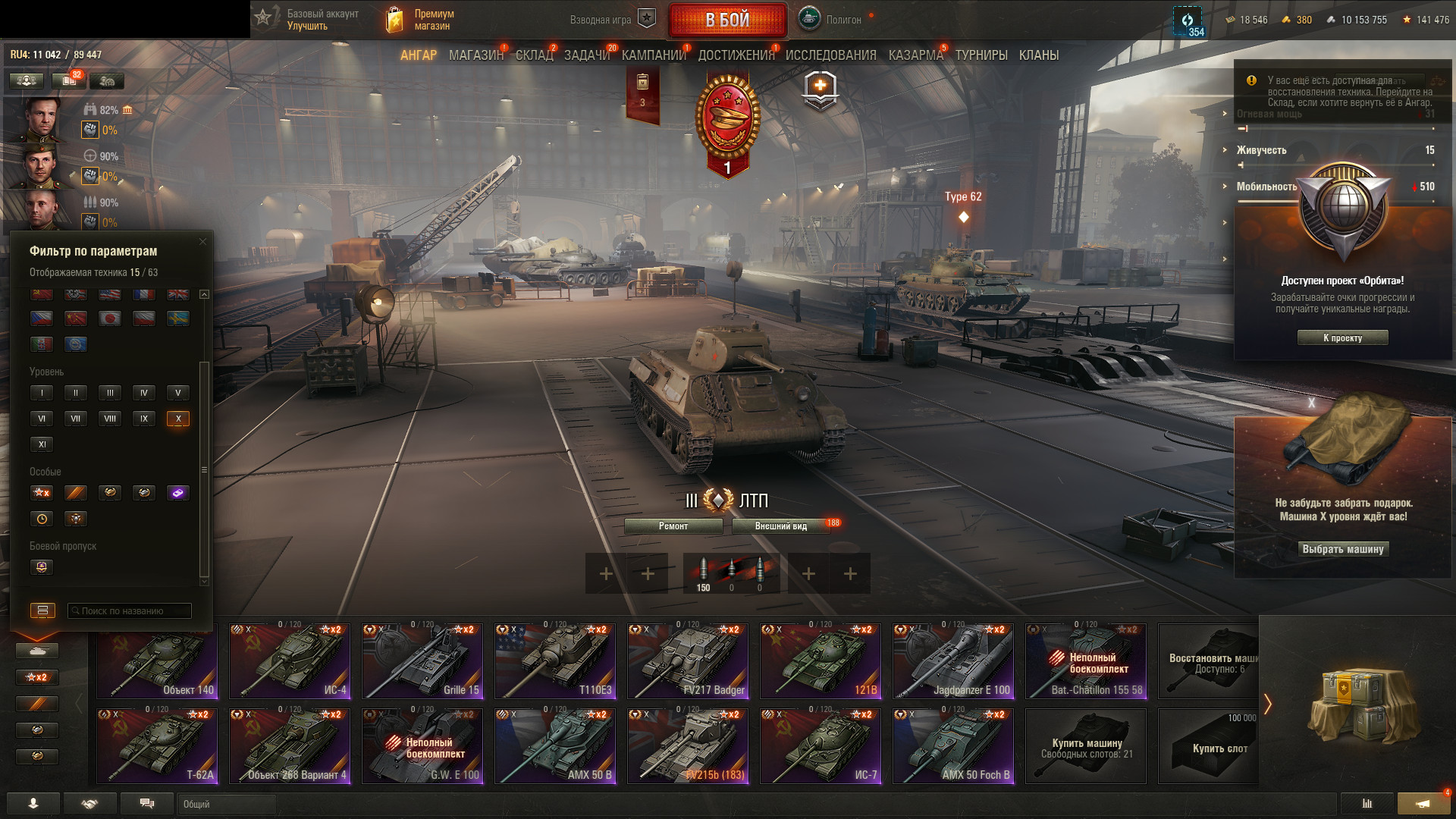Open the КЛАНЫ section

[x=1038, y=55]
